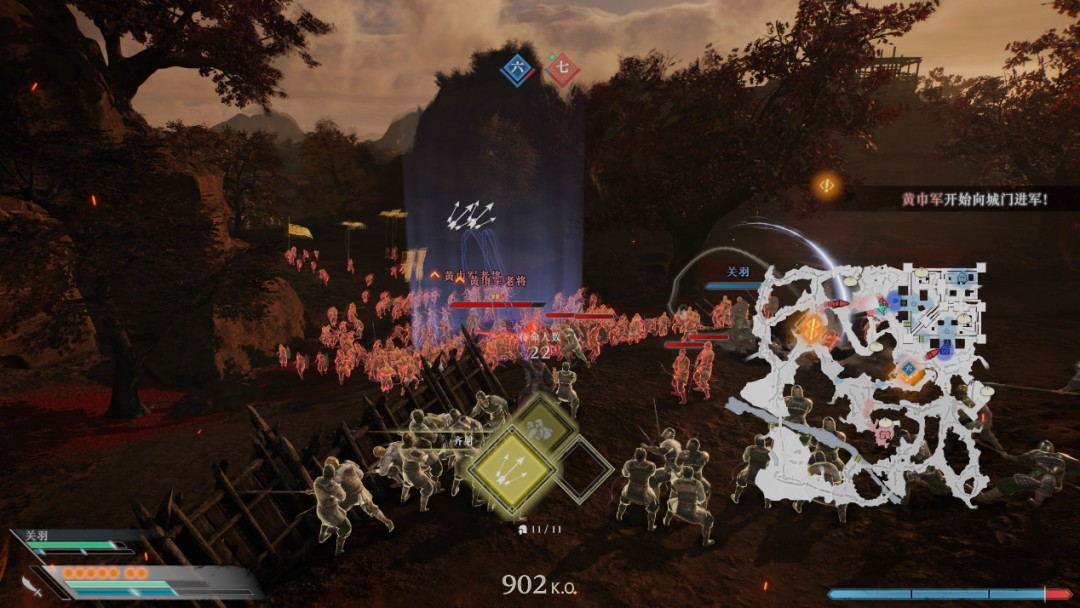Activate the arrow volley tactic icon
The image size is (1080, 608).
(x=512, y=466)
